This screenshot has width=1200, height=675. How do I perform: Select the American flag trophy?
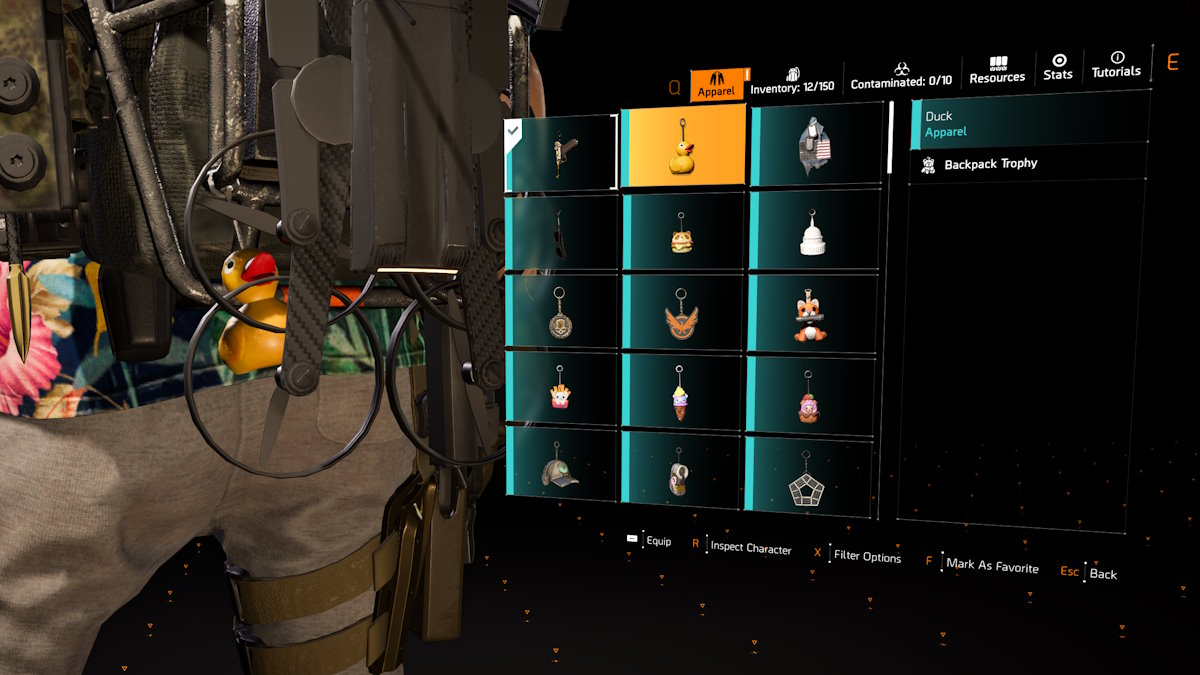coord(816,148)
